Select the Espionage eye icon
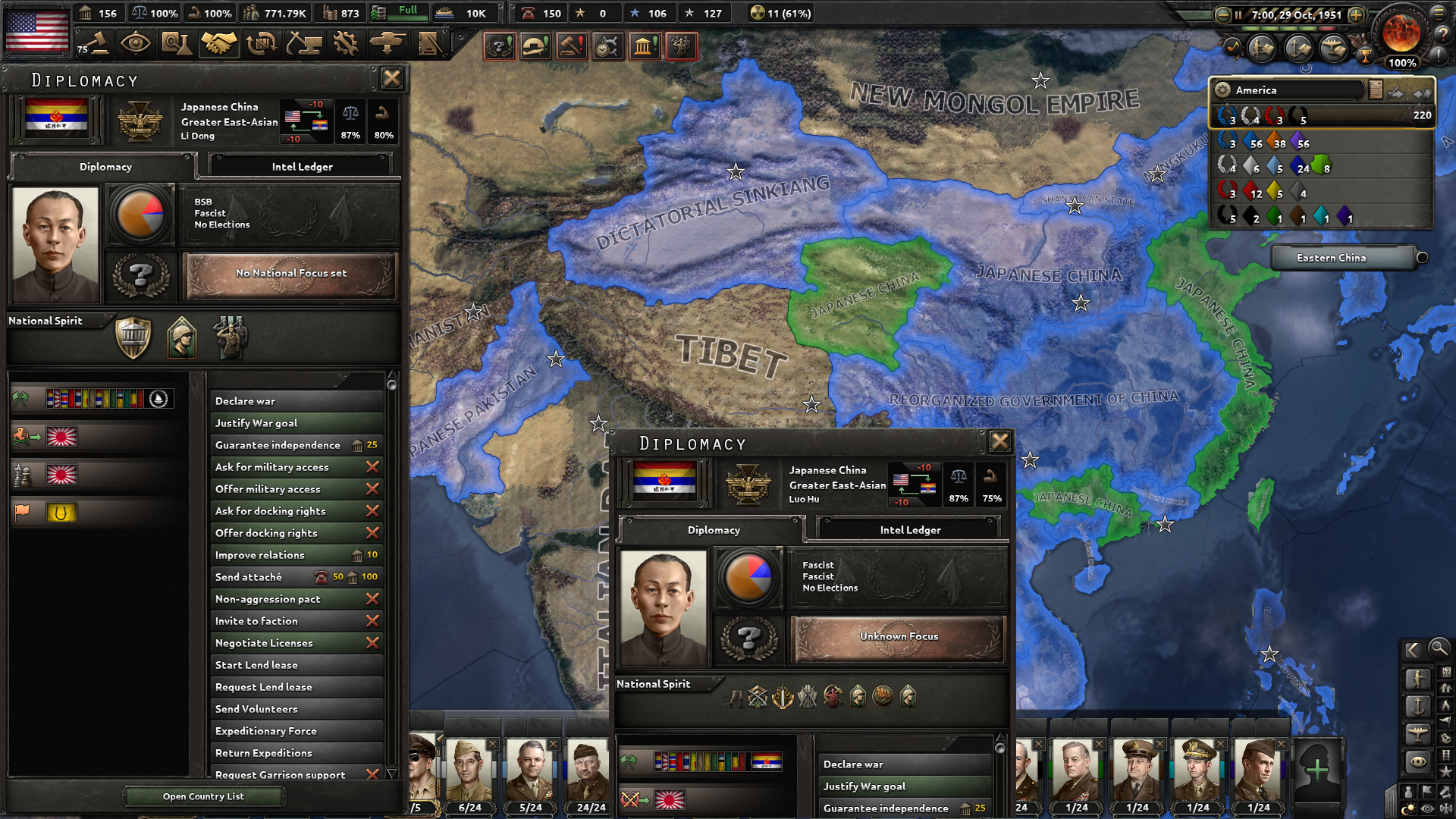The image size is (1456, 819). pos(136,44)
